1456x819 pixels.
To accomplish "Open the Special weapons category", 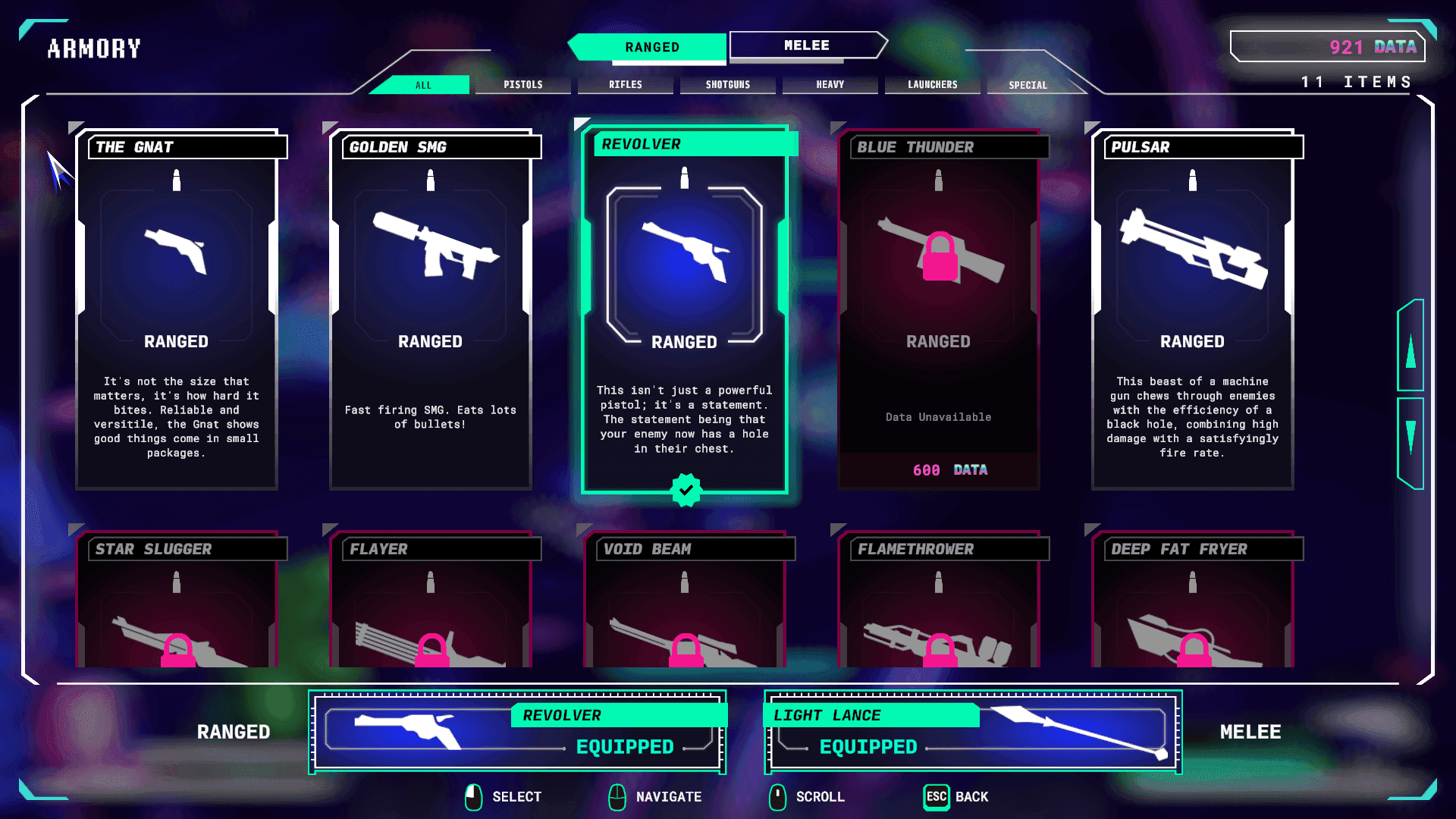I will click(x=1028, y=85).
